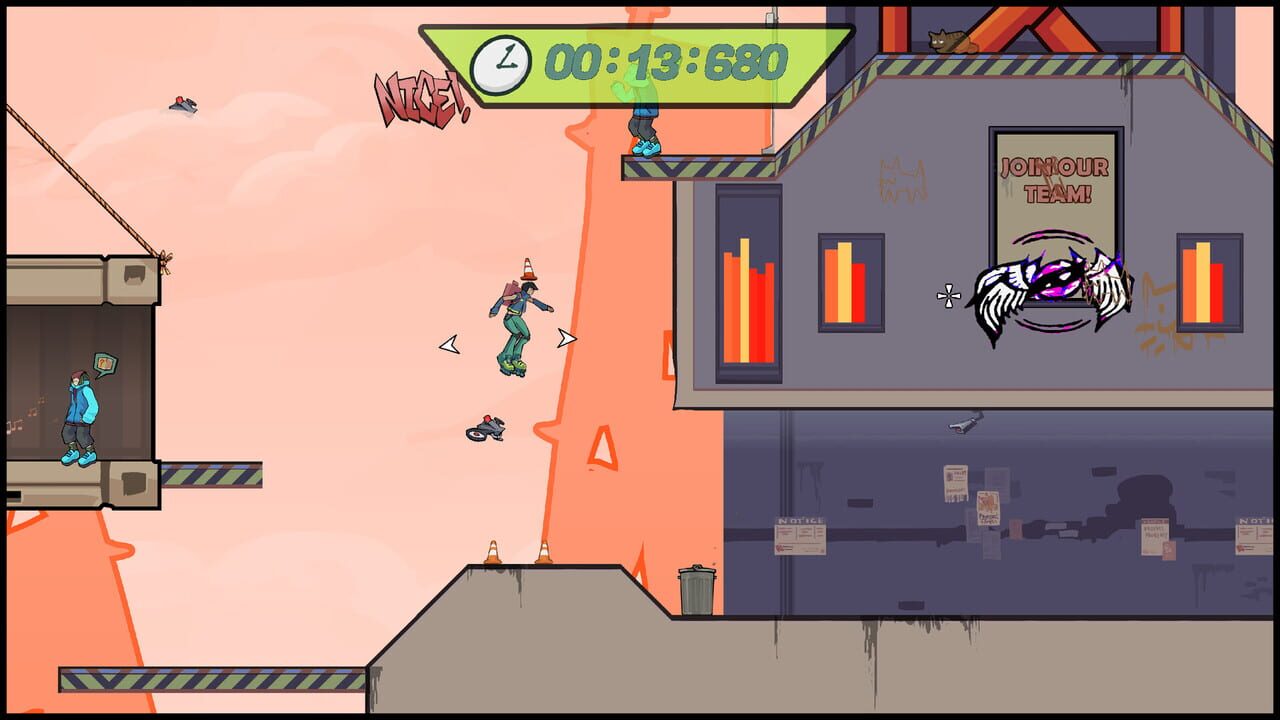Image resolution: width=1280 pixels, height=720 pixels.
Task: Expand the right arrow beside the skater
Action: [x=567, y=337]
